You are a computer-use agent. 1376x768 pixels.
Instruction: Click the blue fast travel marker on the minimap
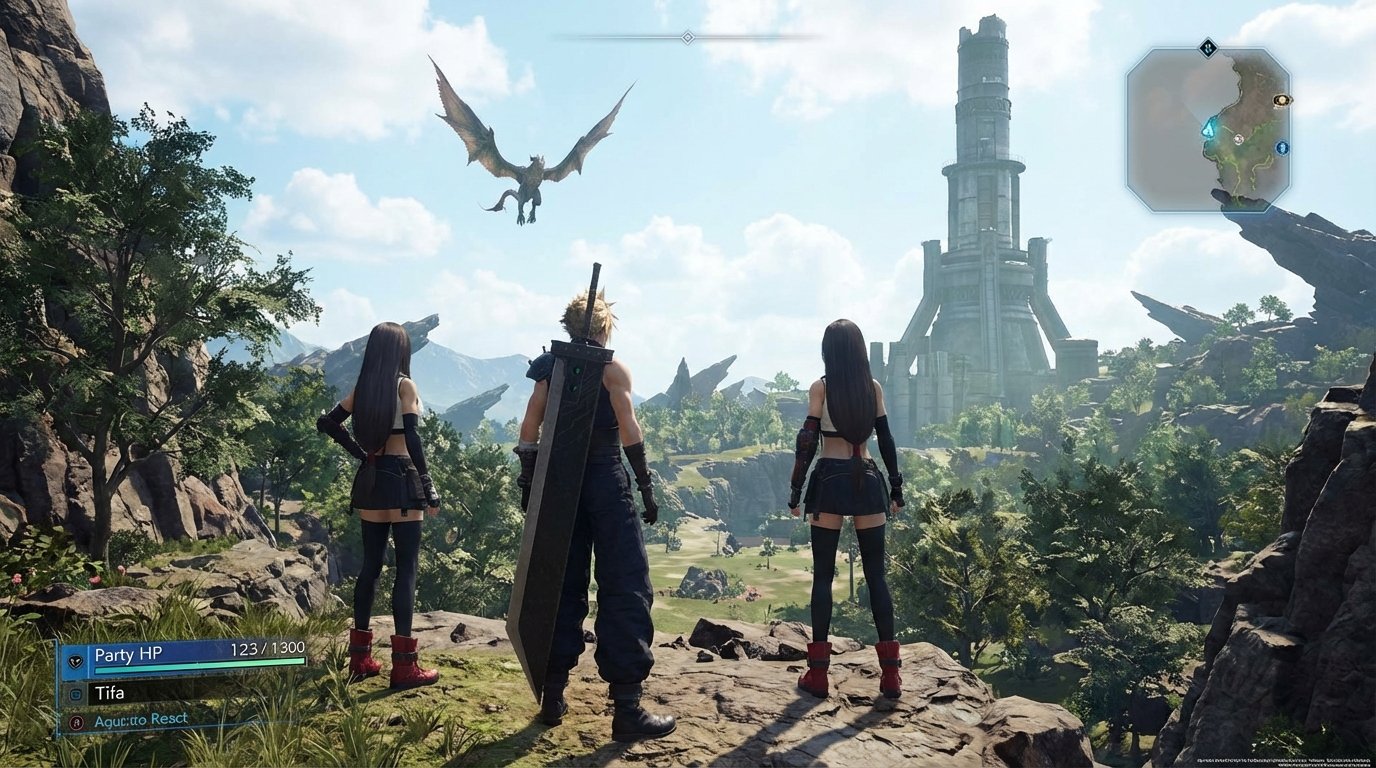1282,148
